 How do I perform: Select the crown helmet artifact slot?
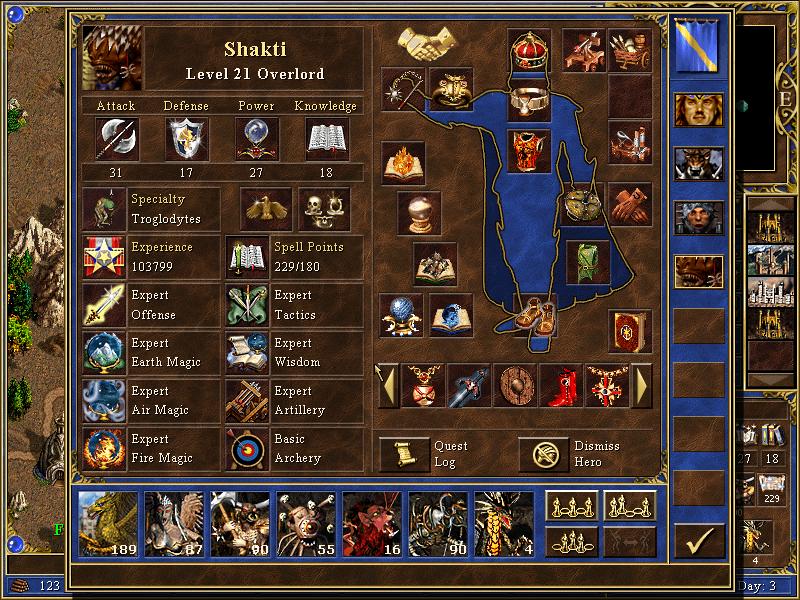[x=530, y=49]
